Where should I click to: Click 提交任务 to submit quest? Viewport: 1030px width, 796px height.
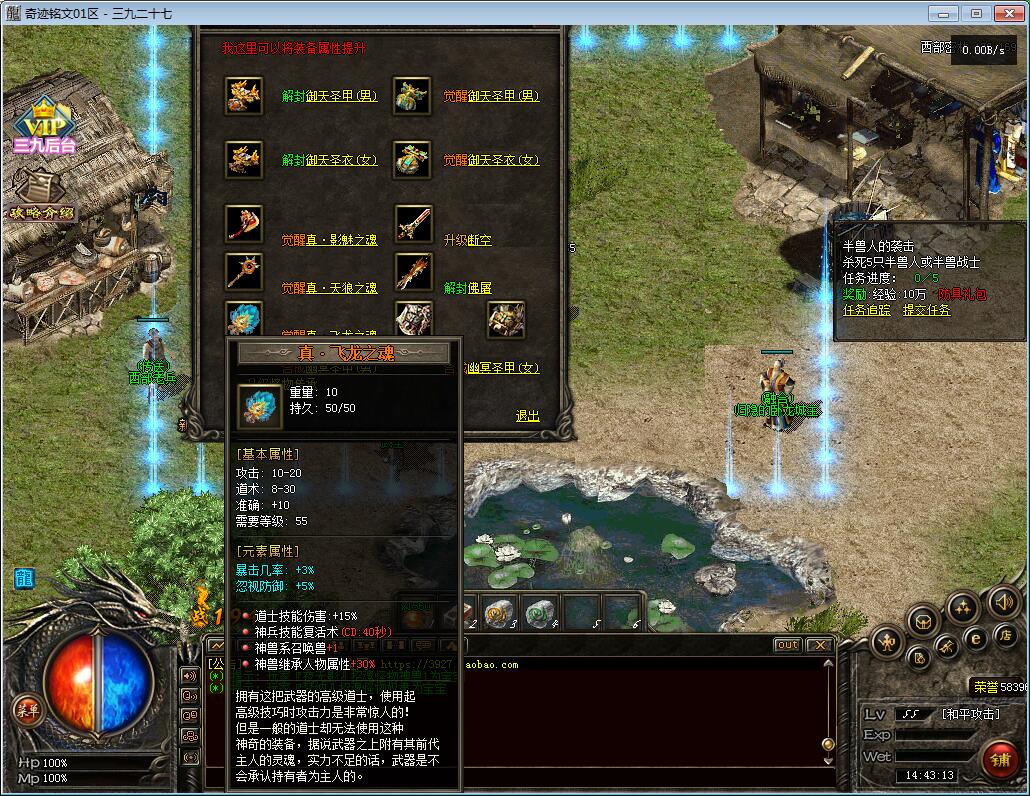click(926, 310)
